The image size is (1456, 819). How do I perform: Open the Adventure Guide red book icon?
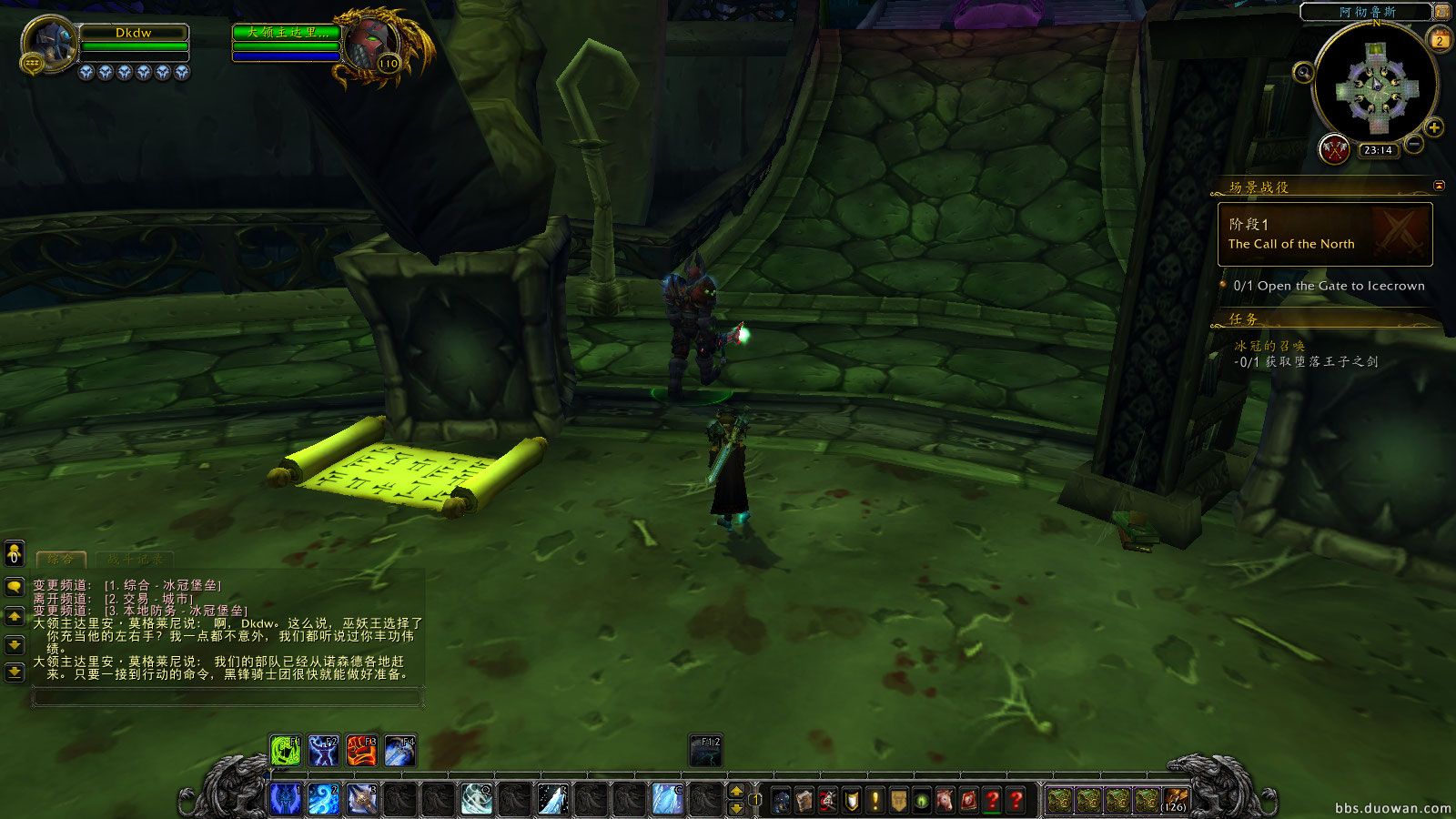(x=968, y=801)
